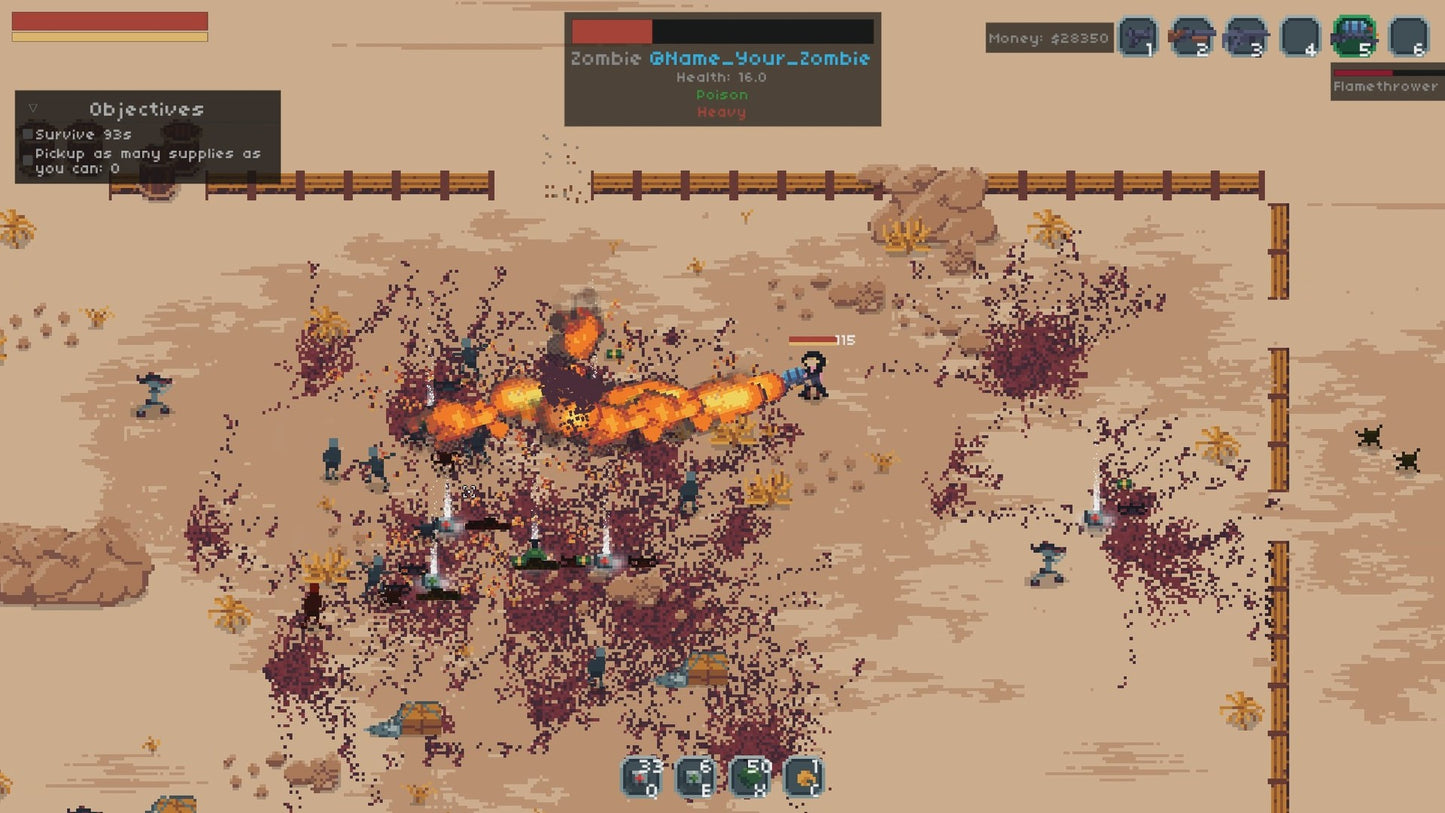
Task: Use the green cross kit item
Action: click(x=695, y=777)
